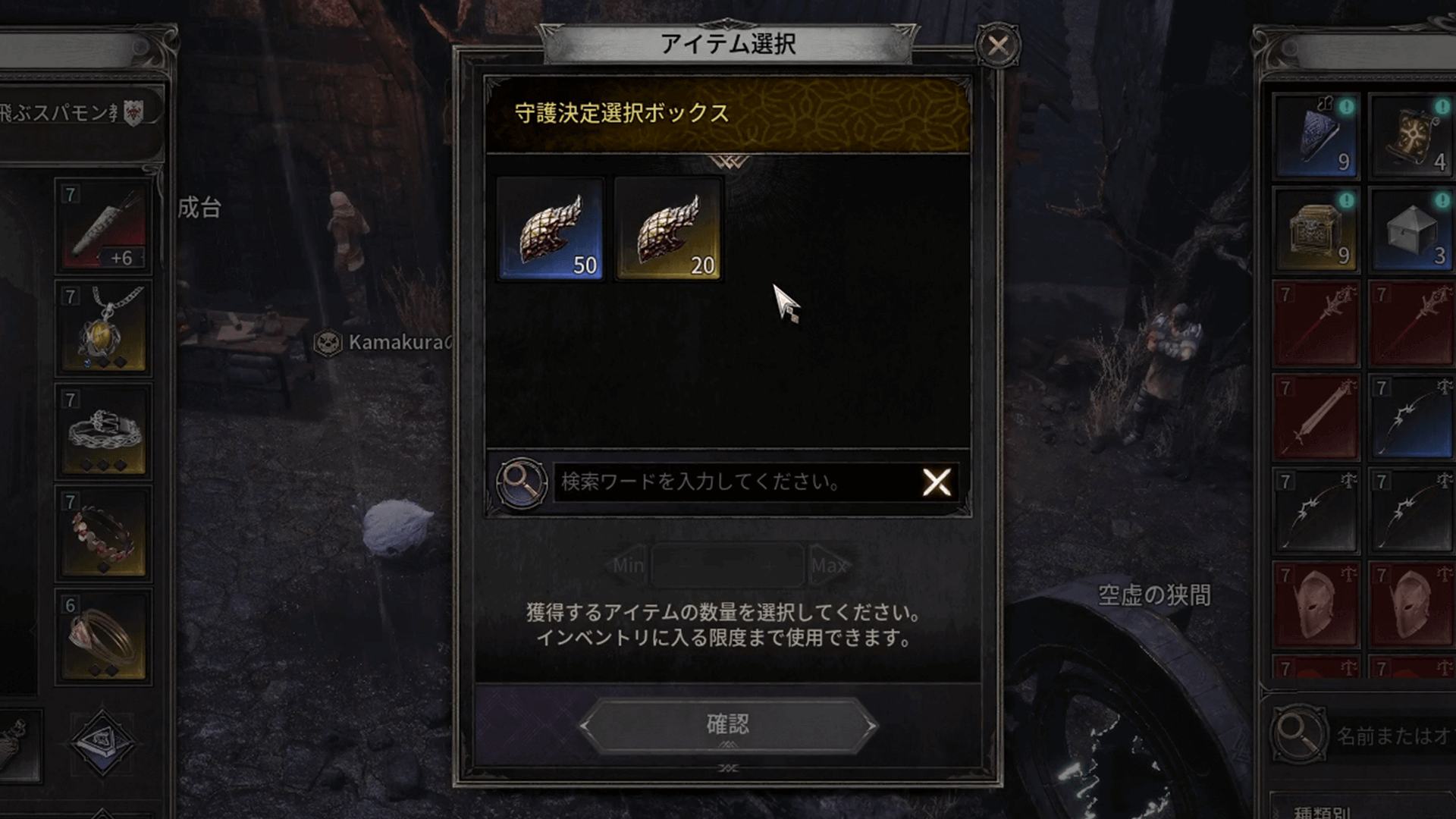The width and height of the screenshot is (1456, 819).
Task: Click the magnifying glass search icon
Action: (x=522, y=483)
